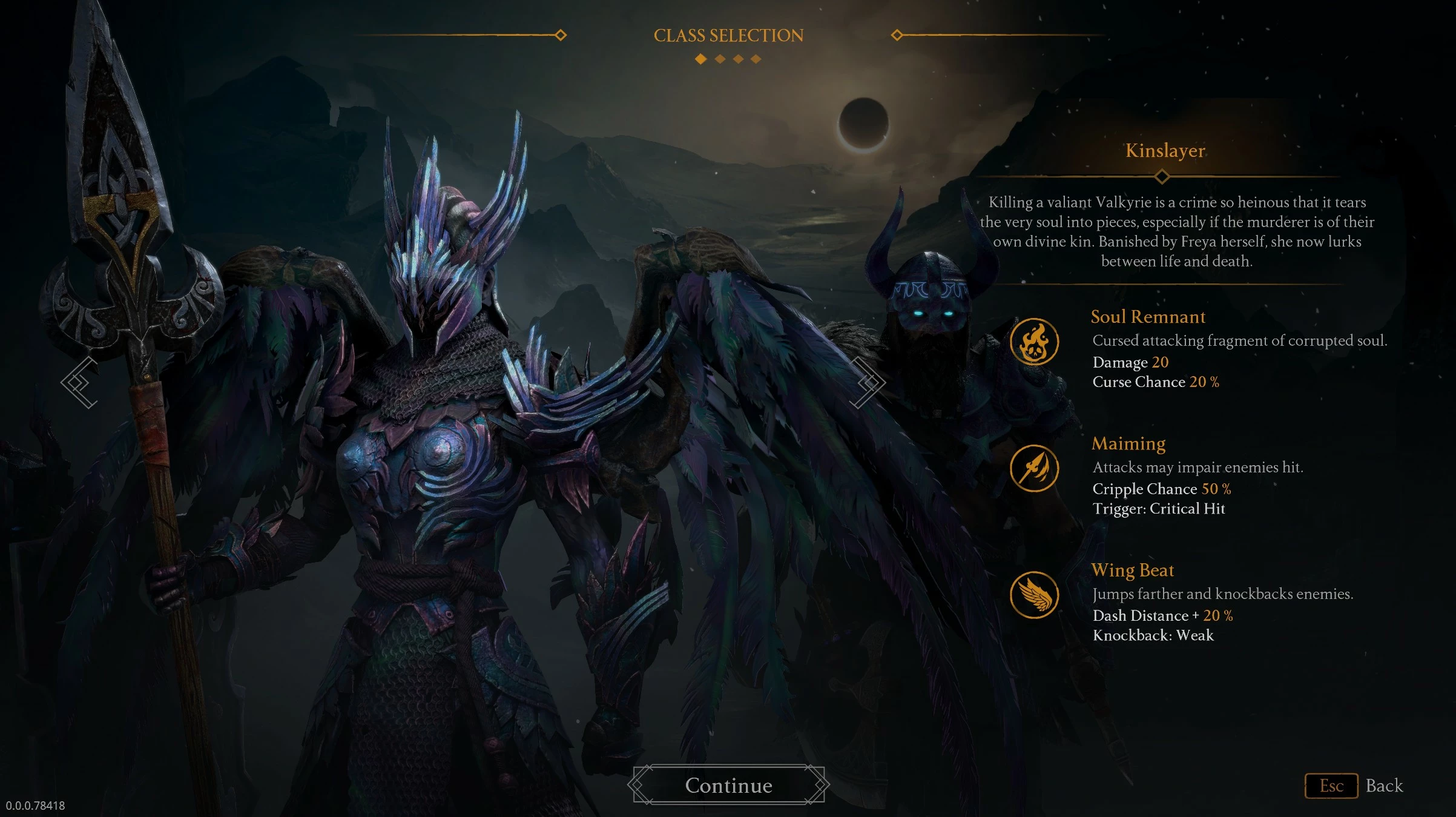Switch to the next class with right arrow

(x=869, y=382)
